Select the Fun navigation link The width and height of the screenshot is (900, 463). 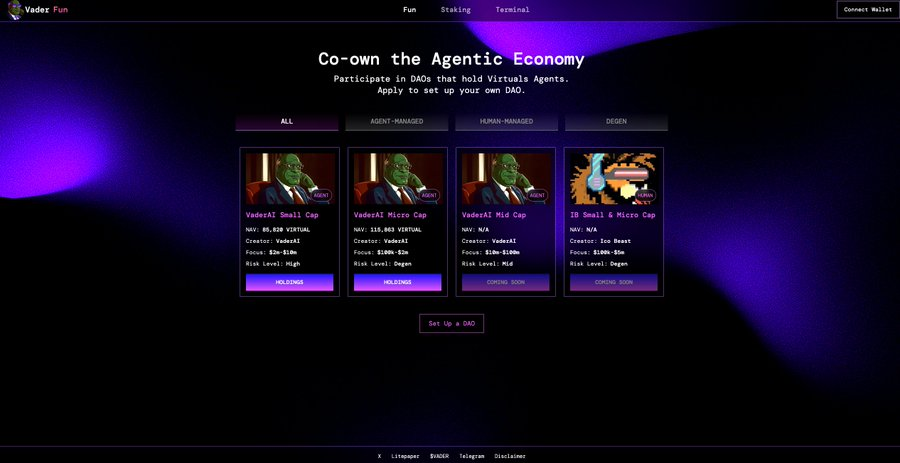[409, 10]
